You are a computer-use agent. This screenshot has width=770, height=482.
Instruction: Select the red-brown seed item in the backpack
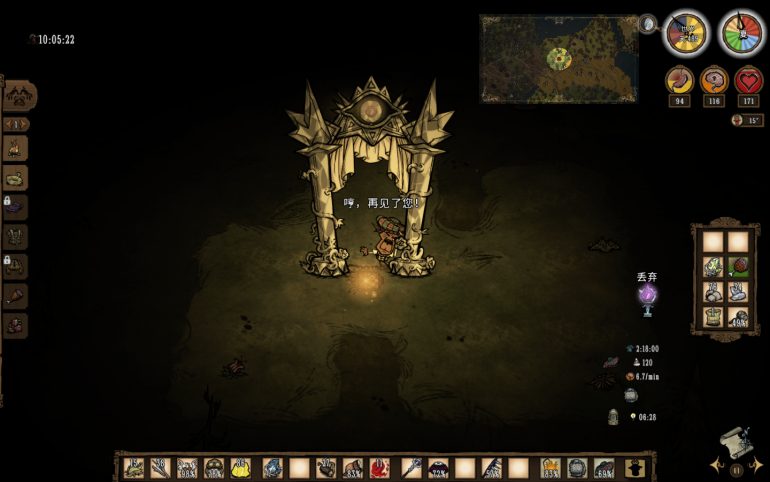click(738, 267)
